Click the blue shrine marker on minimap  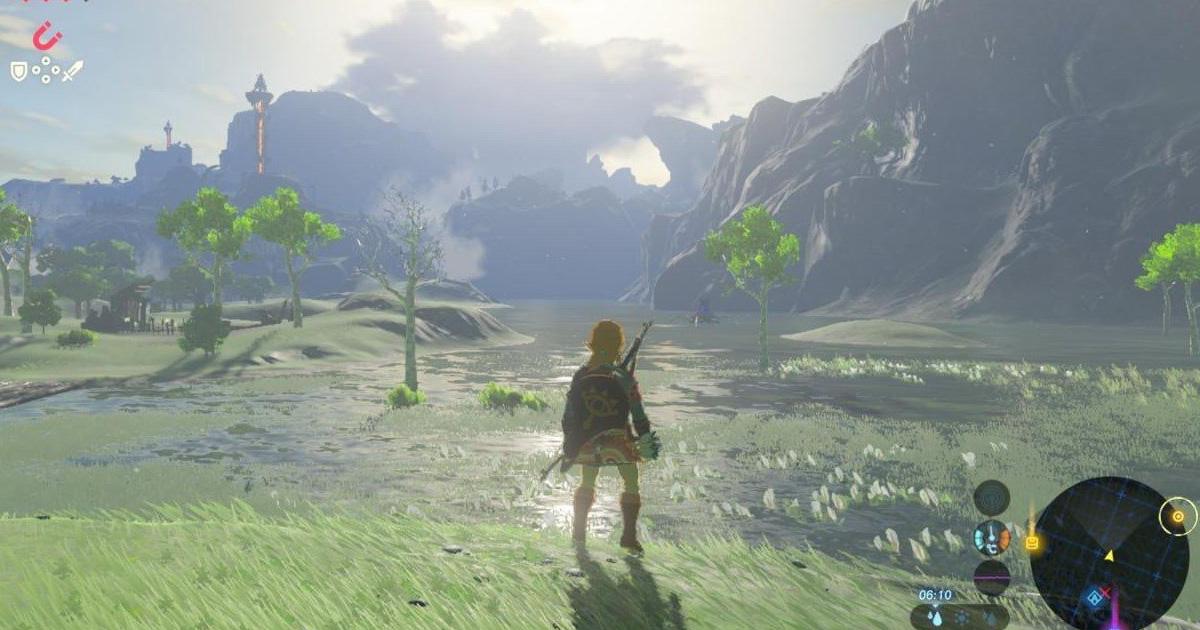(1095, 598)
